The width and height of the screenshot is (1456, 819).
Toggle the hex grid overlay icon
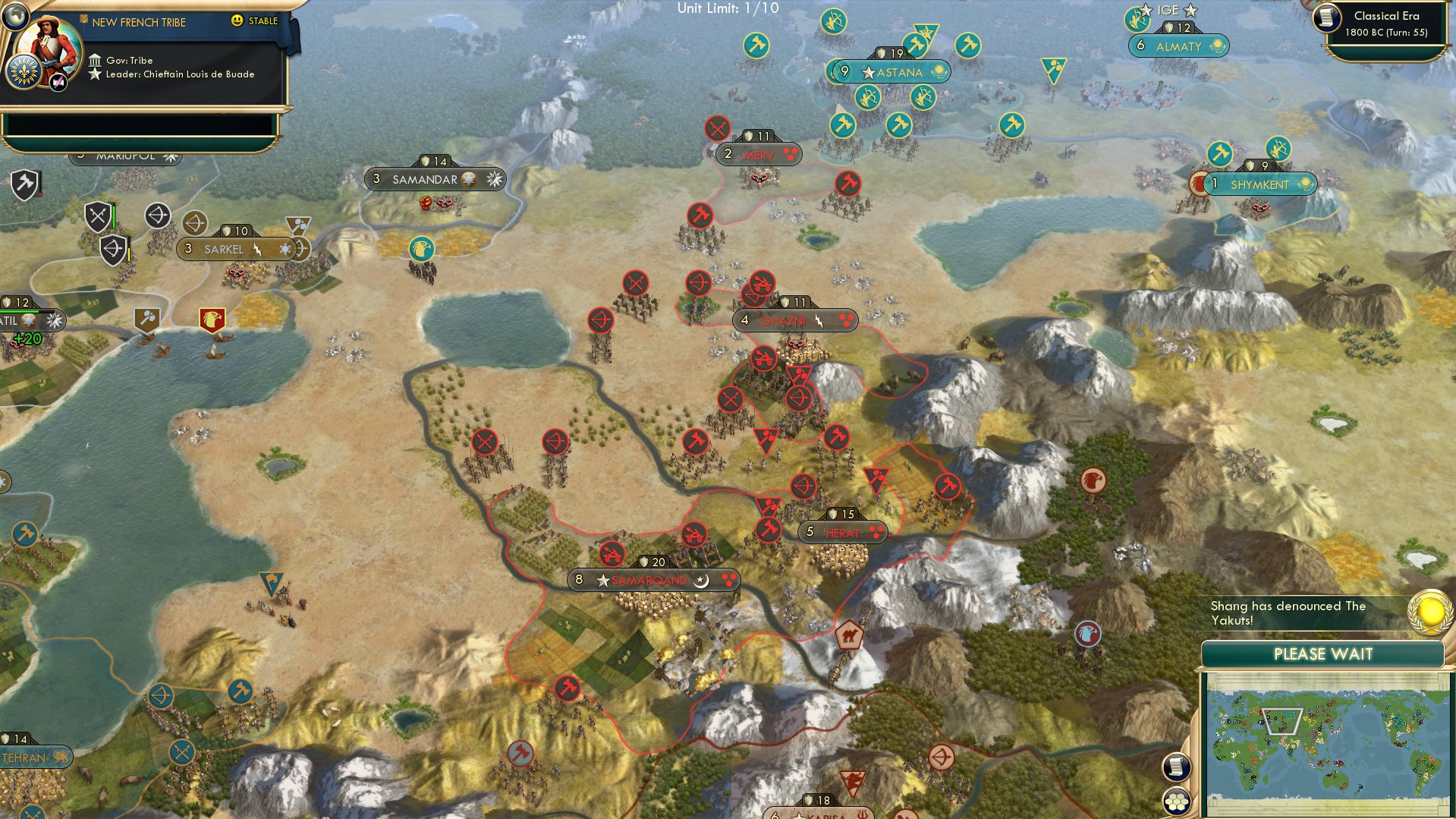coord(1177,801)
